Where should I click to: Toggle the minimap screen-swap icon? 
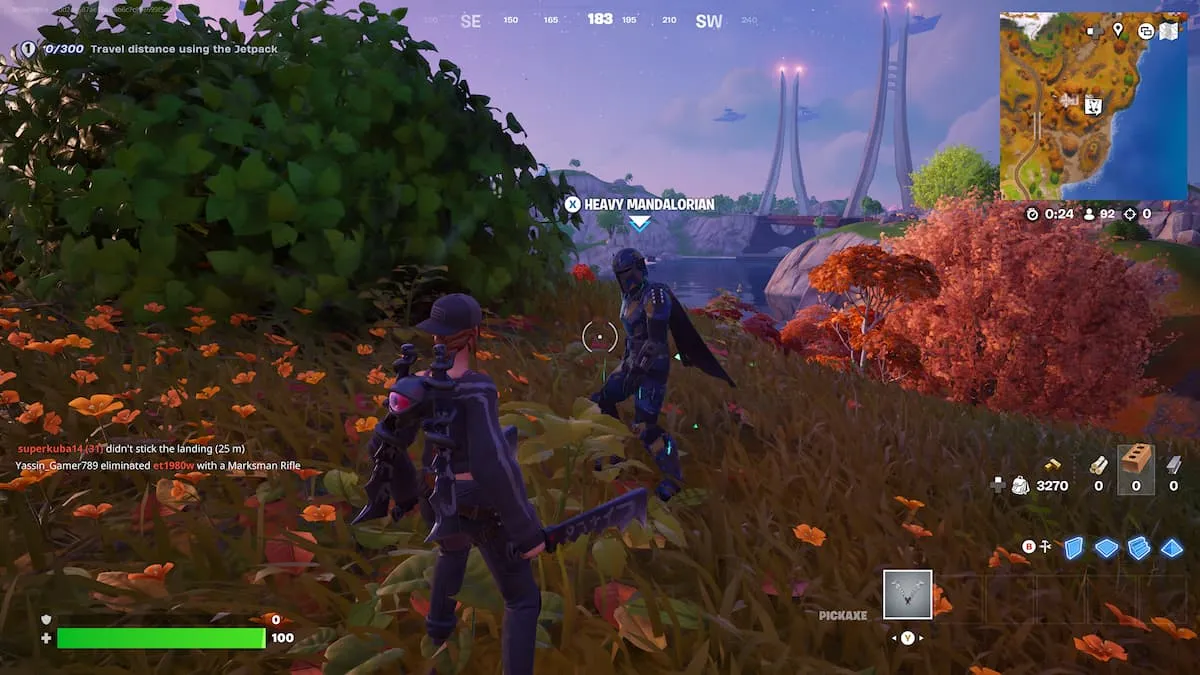(1146, 31)
